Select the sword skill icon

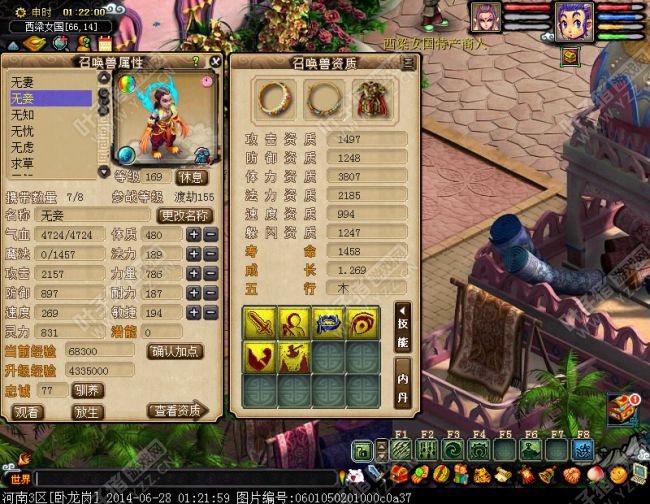point(260,323)
